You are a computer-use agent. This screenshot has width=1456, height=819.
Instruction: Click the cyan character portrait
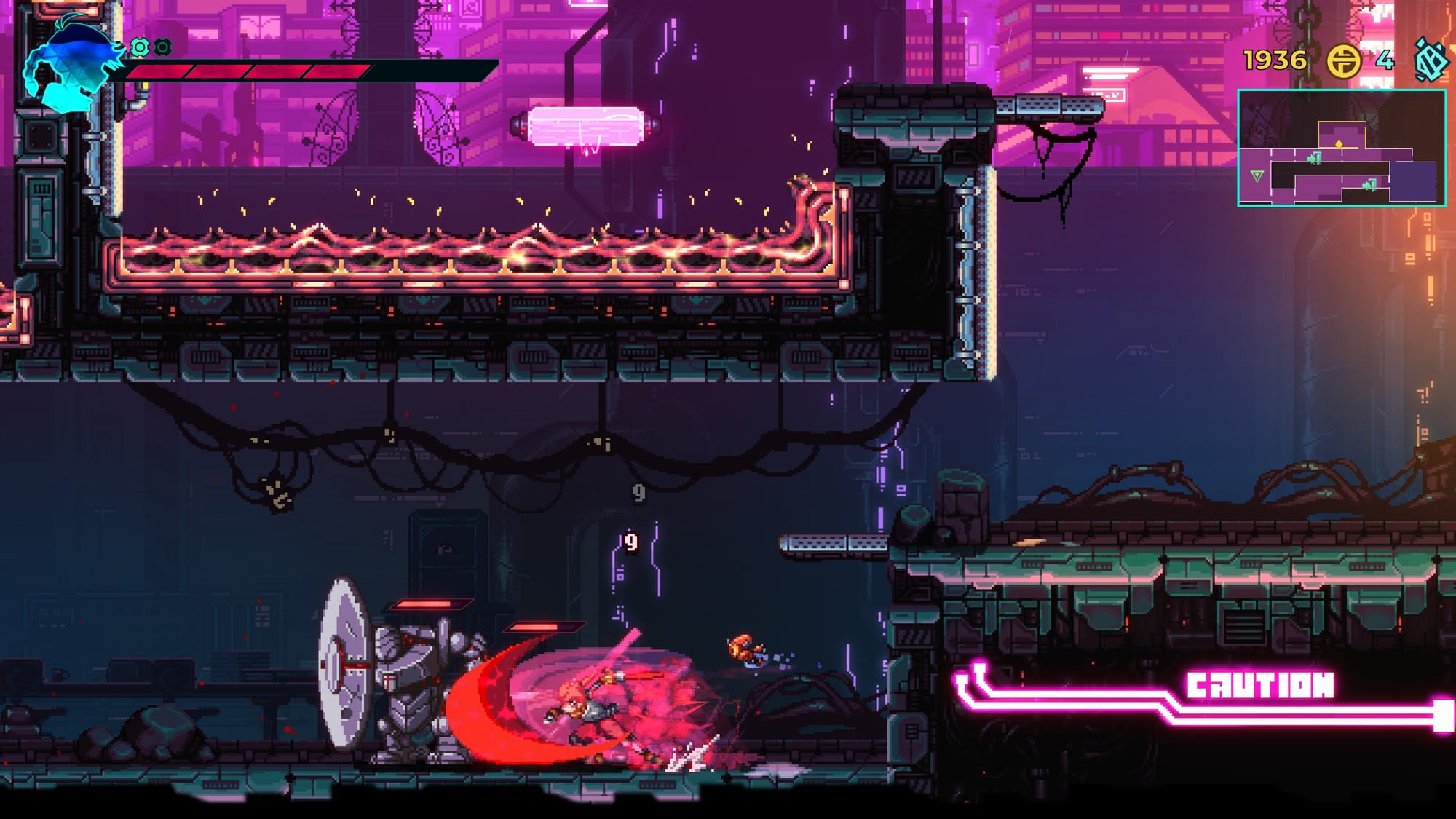tap(69, 64)
